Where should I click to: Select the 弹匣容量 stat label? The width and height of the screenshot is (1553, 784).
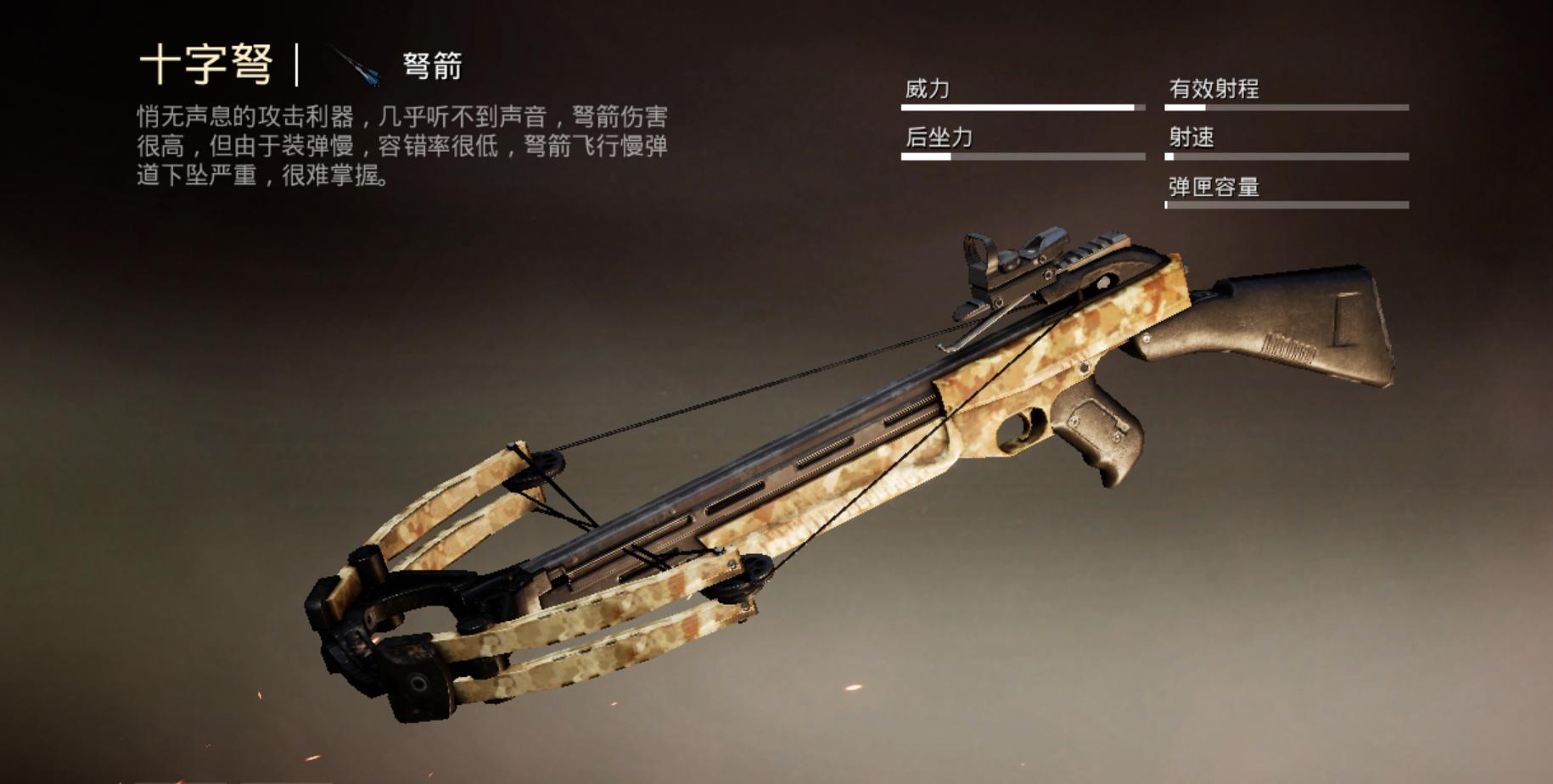point(1214,187)
